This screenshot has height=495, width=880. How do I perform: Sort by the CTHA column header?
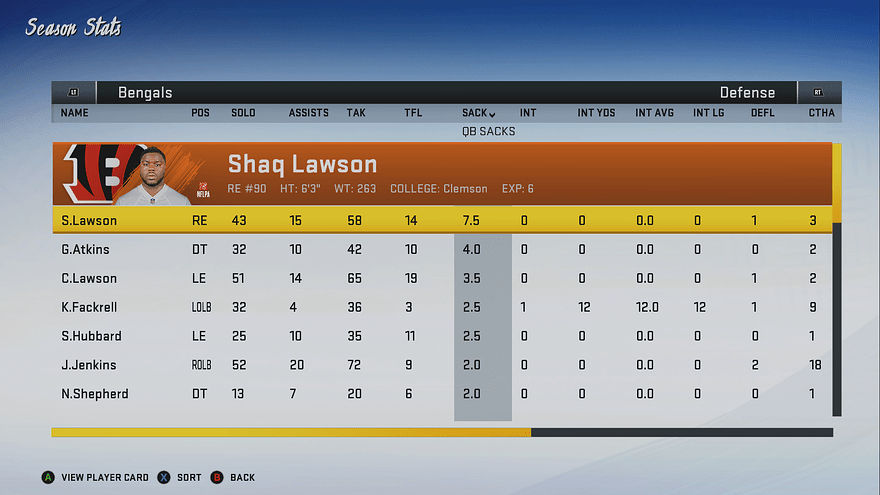point(821,113)
